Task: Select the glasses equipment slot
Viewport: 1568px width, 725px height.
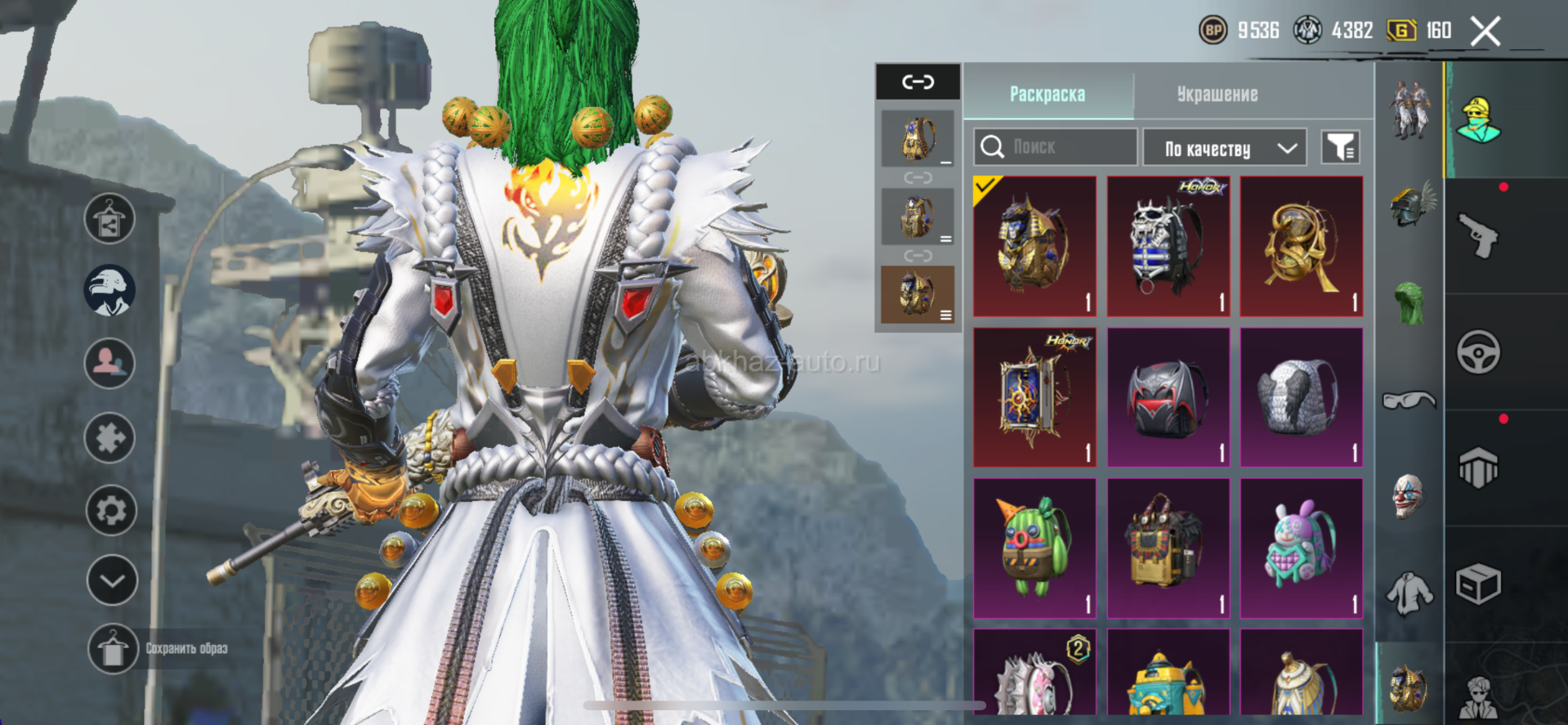Action: 1409,400
